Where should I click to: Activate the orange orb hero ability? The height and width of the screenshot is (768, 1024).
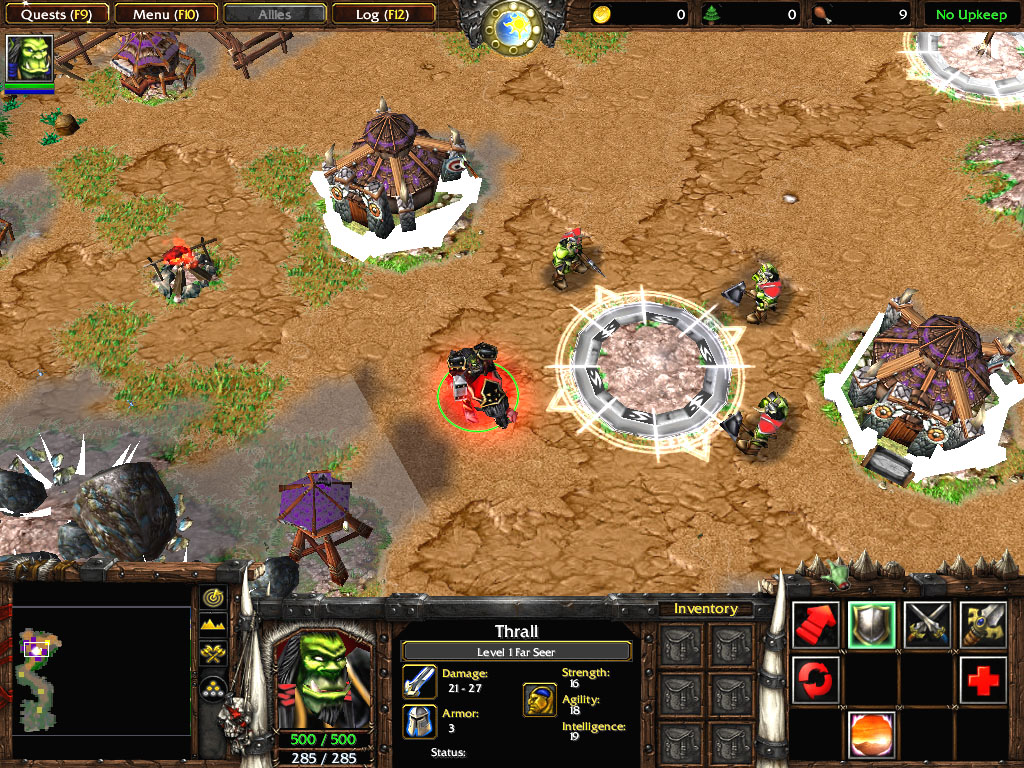coord(872,735)
